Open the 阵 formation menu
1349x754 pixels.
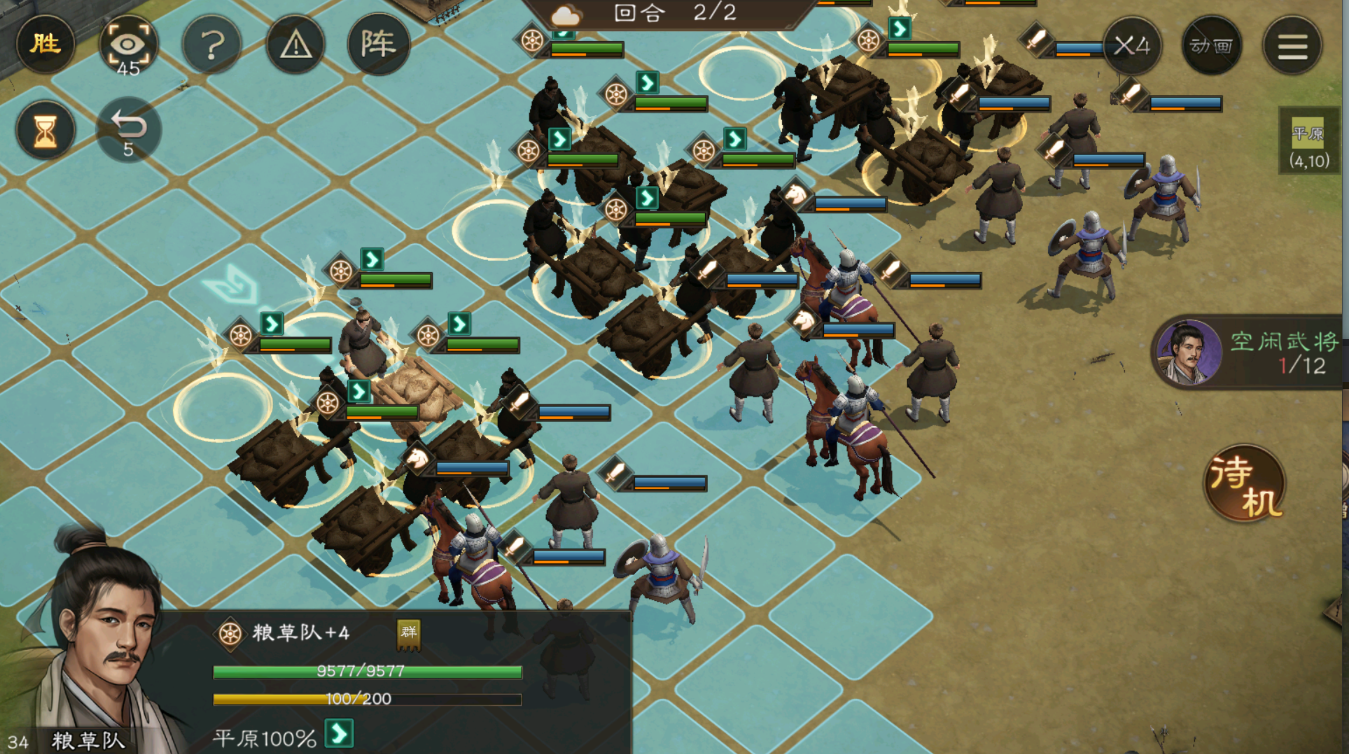(379, 45)
